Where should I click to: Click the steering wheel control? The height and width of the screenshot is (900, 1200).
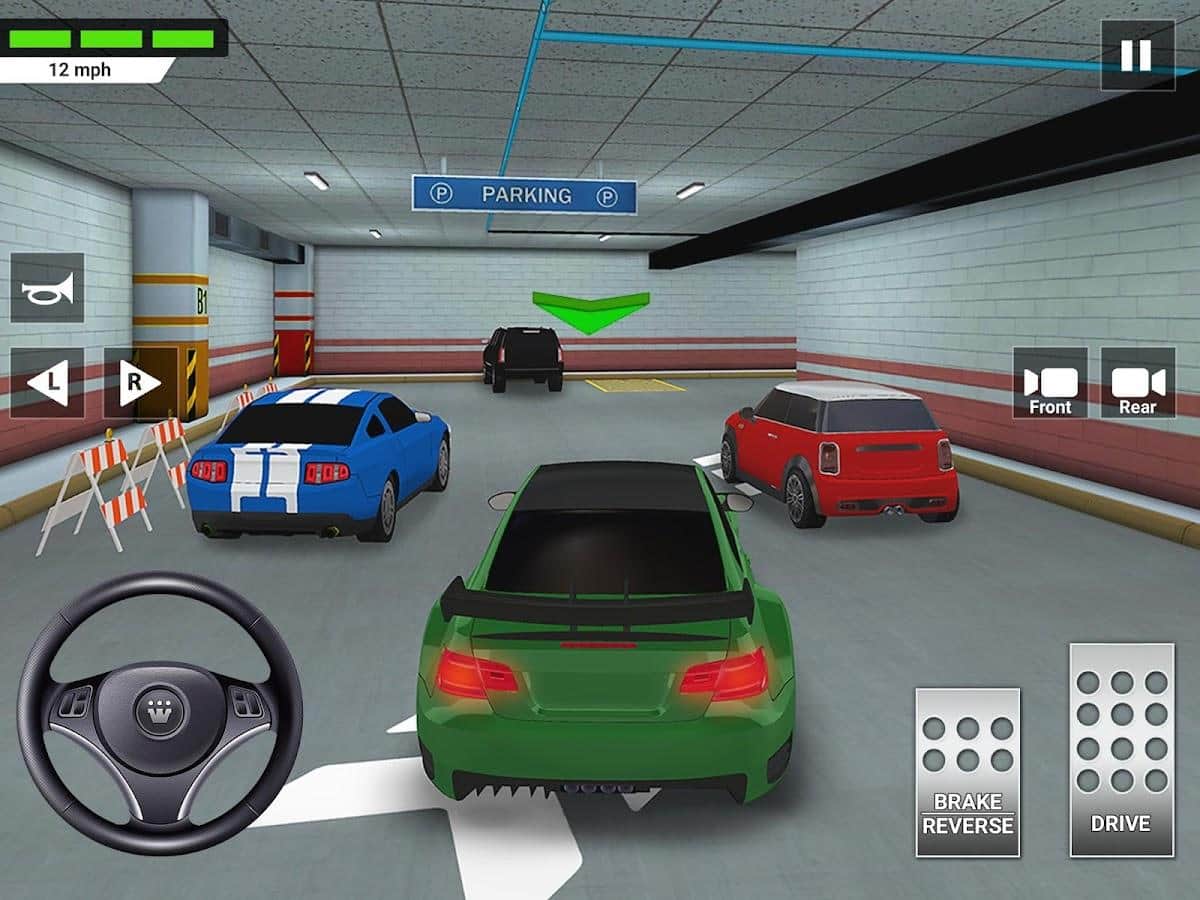point(160,712)
